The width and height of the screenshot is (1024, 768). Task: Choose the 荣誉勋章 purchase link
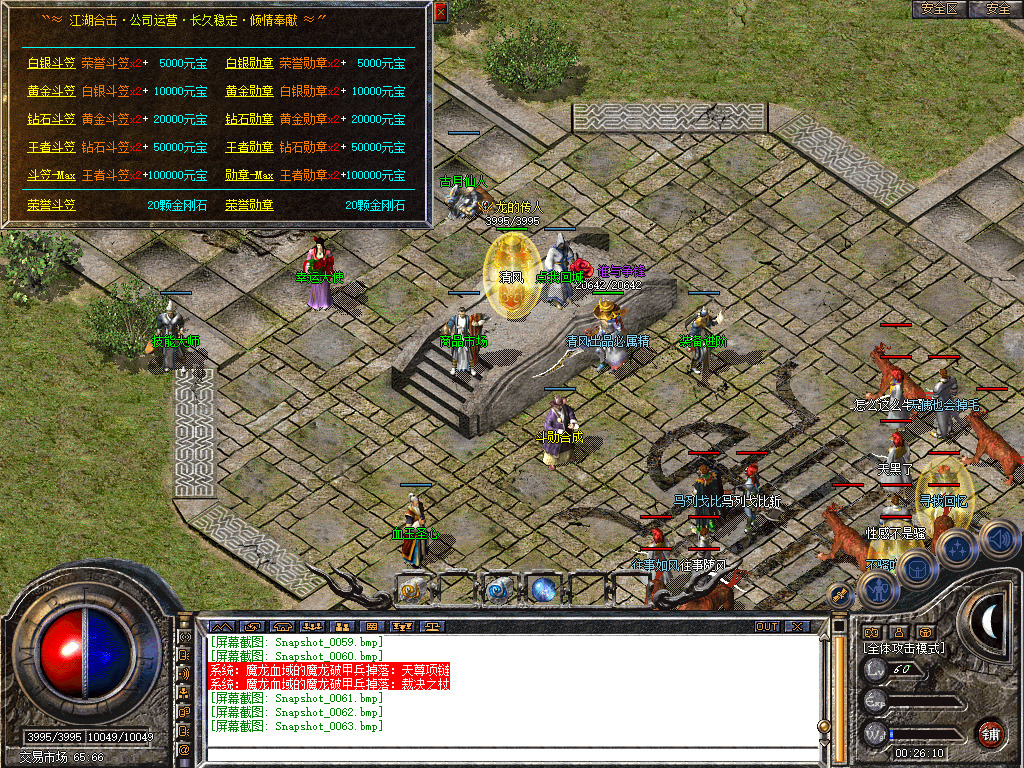249,205
